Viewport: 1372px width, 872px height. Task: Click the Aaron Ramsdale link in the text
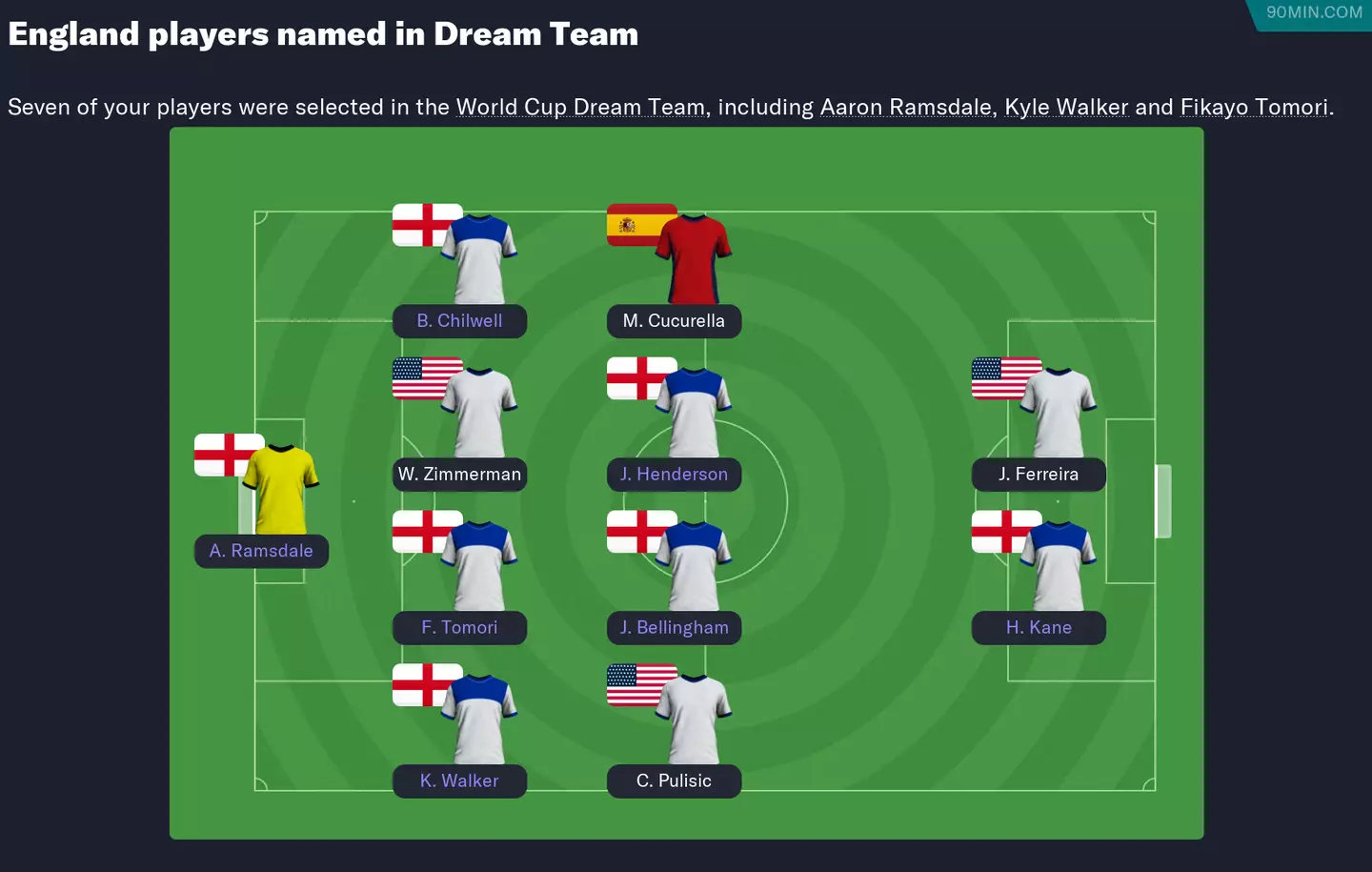pos(907,107)
